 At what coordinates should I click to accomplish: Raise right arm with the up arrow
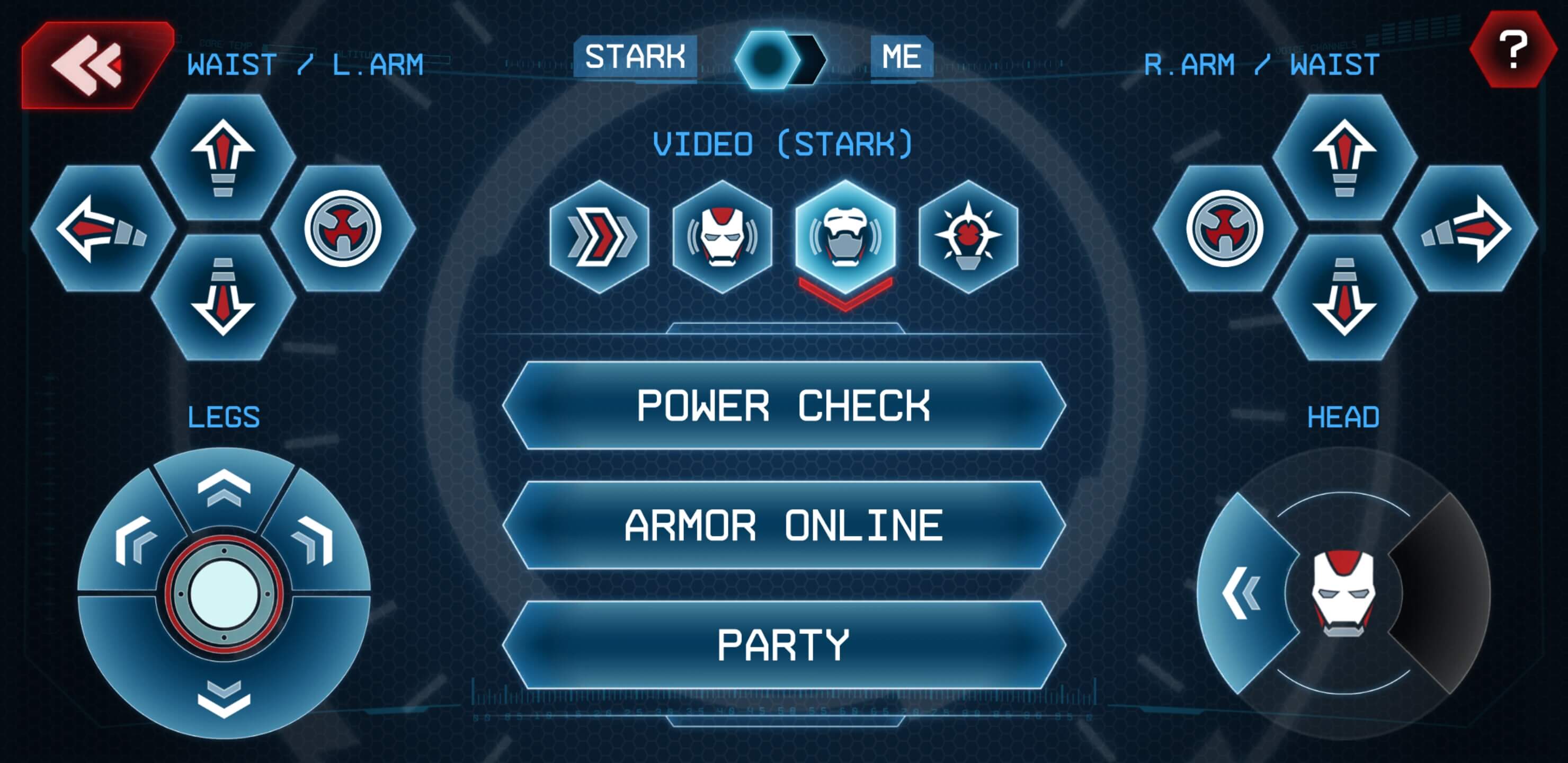[x=1344, y=156]
